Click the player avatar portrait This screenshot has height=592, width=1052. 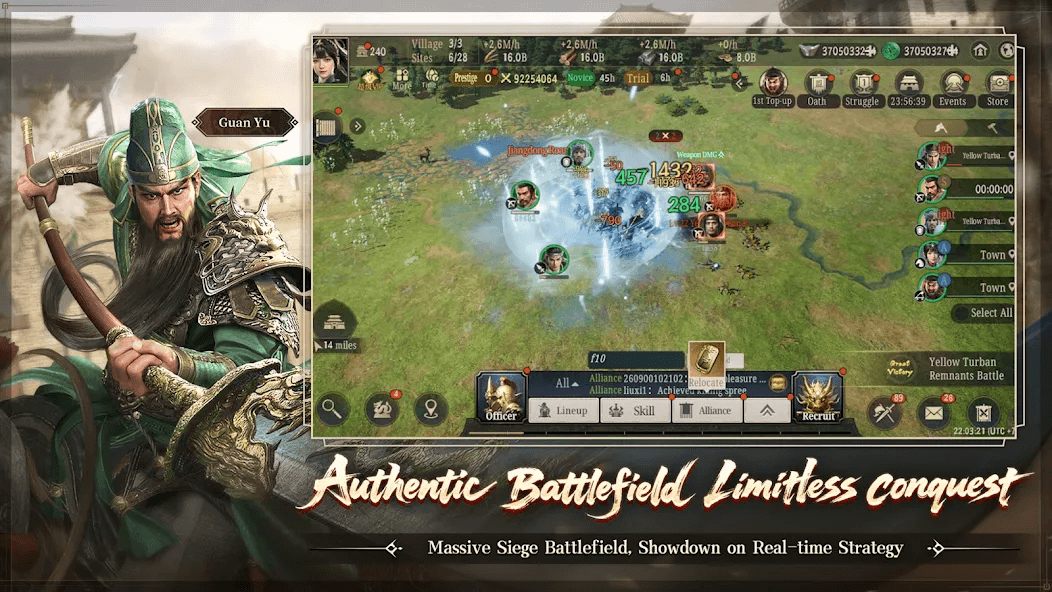click(330, 60)
